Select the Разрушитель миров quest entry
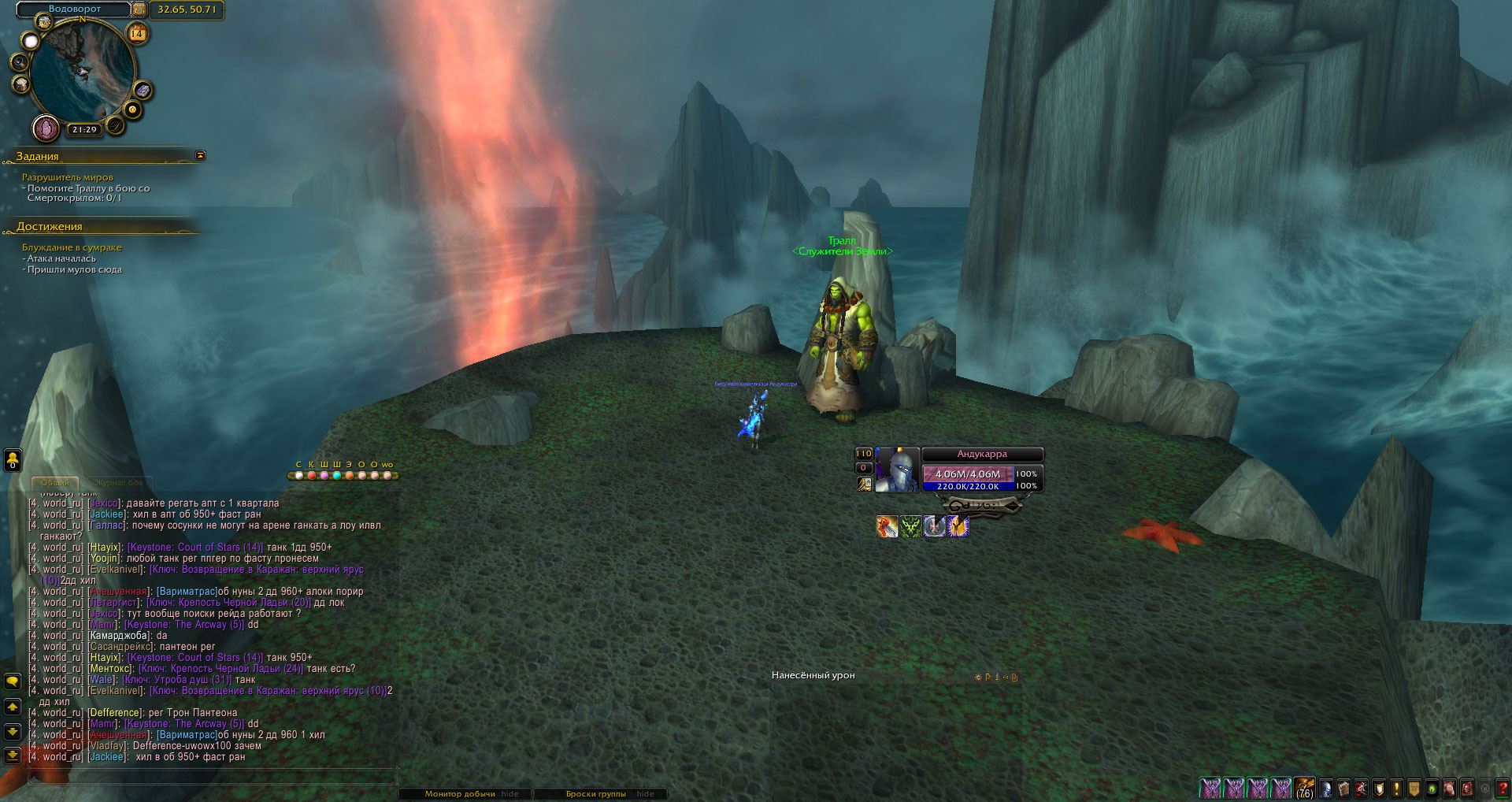The height and width of the screenshot is (802, 1512). coord(68,177)
